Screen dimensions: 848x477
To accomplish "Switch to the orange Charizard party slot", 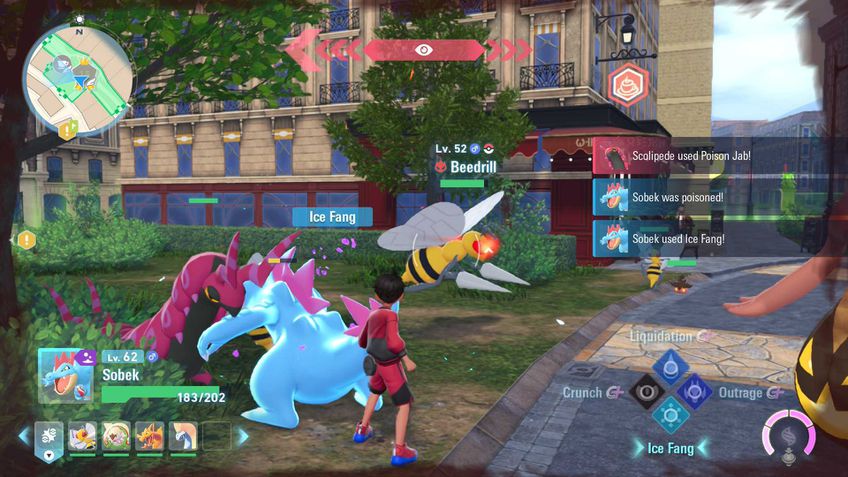I will [150, 437].
